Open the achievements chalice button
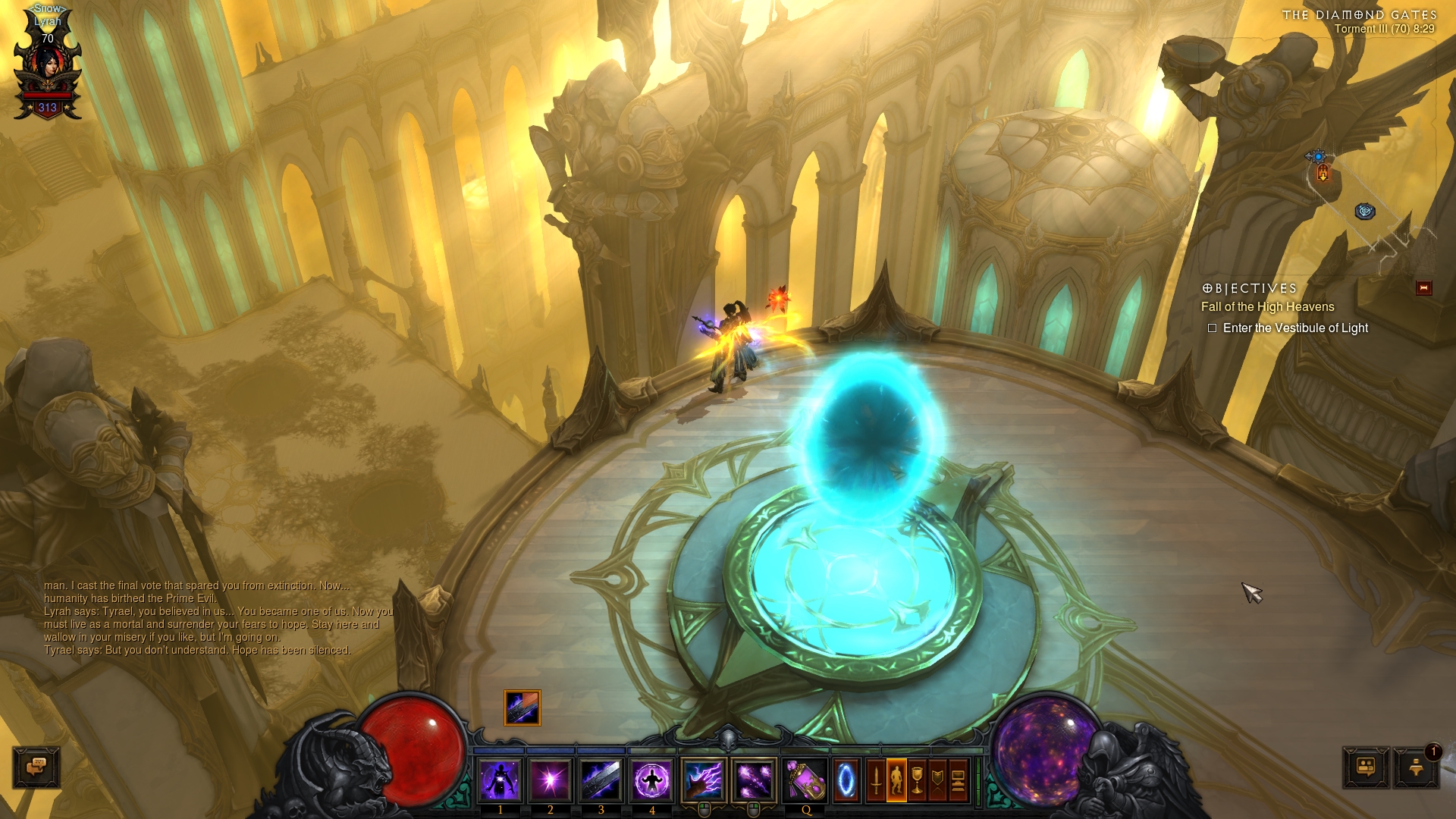Image resolution: width=1456 pixels, height=819 pixels. pos(917,780)
